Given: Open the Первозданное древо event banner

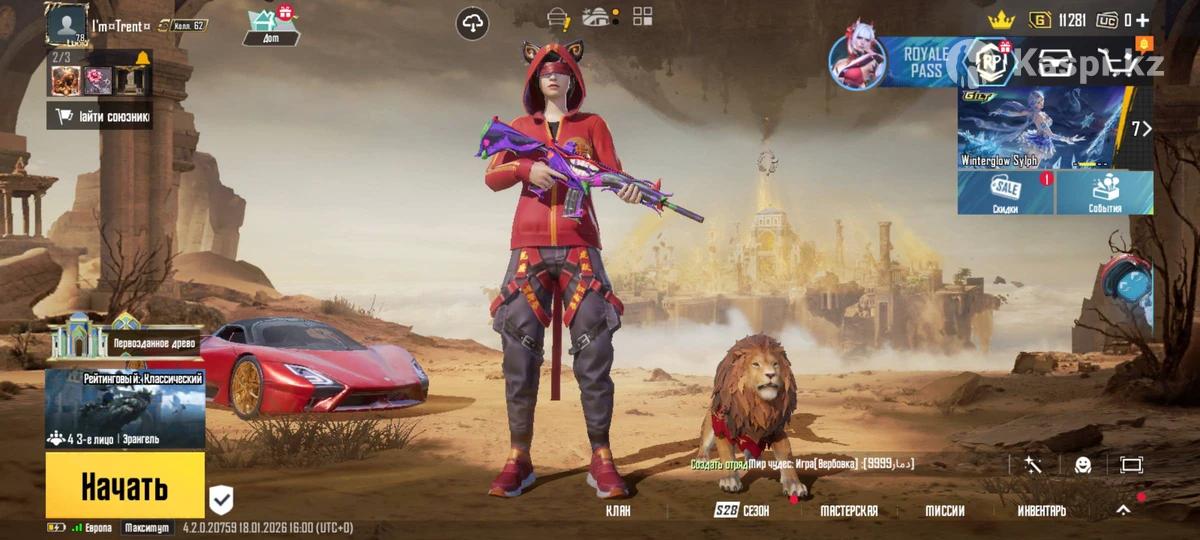Looking at the screenshot, I should (x=125, y=340).
